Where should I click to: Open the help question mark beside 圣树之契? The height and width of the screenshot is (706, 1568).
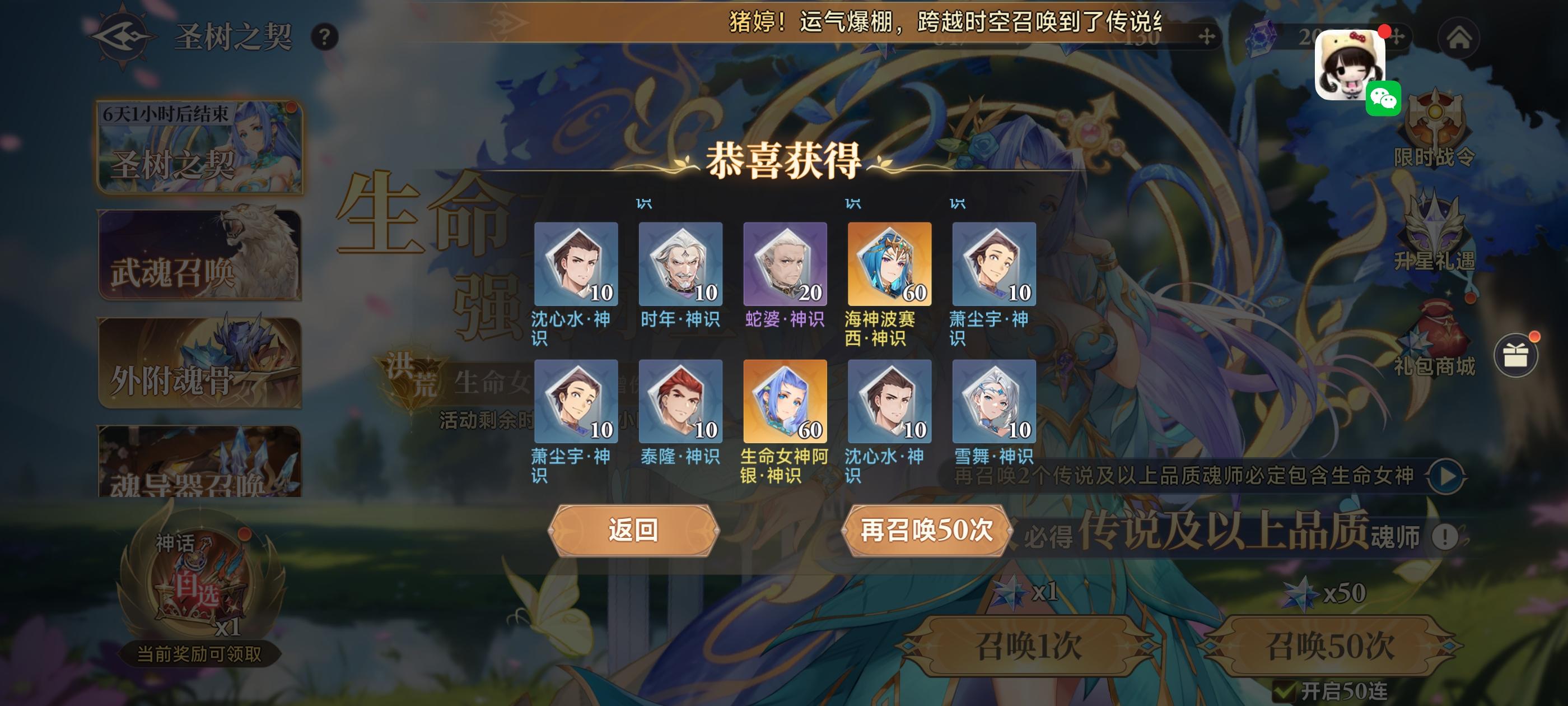point(323,35)
